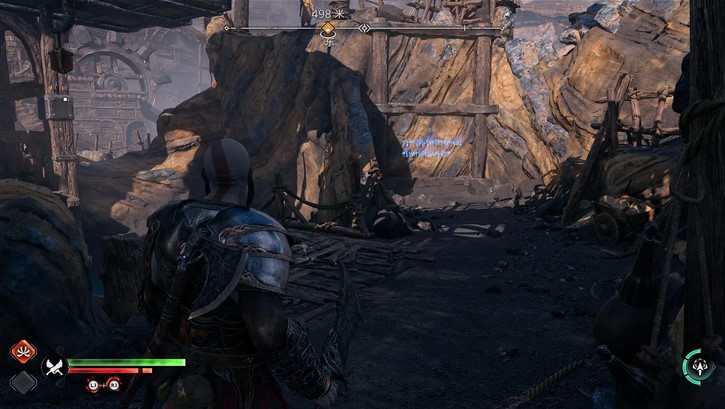Select the white diamond marker on the compass
This screenshot has width=725, height=409.
tap(365, 29)
